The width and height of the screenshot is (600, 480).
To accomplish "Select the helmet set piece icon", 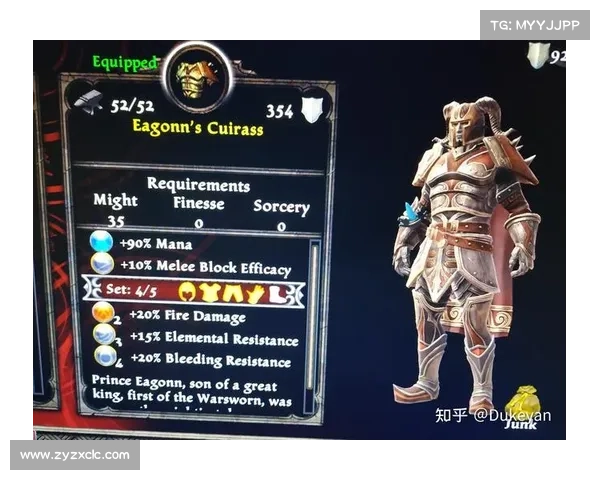I will coord(187,292).
